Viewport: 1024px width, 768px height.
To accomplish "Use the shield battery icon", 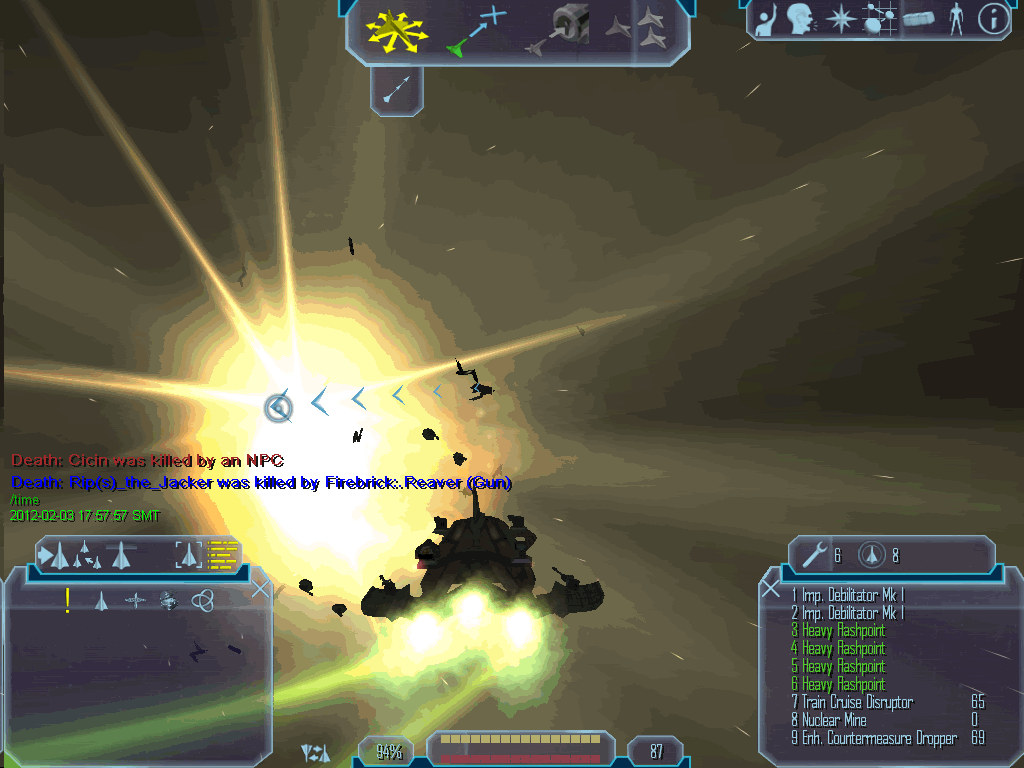I will coord(873,554).
